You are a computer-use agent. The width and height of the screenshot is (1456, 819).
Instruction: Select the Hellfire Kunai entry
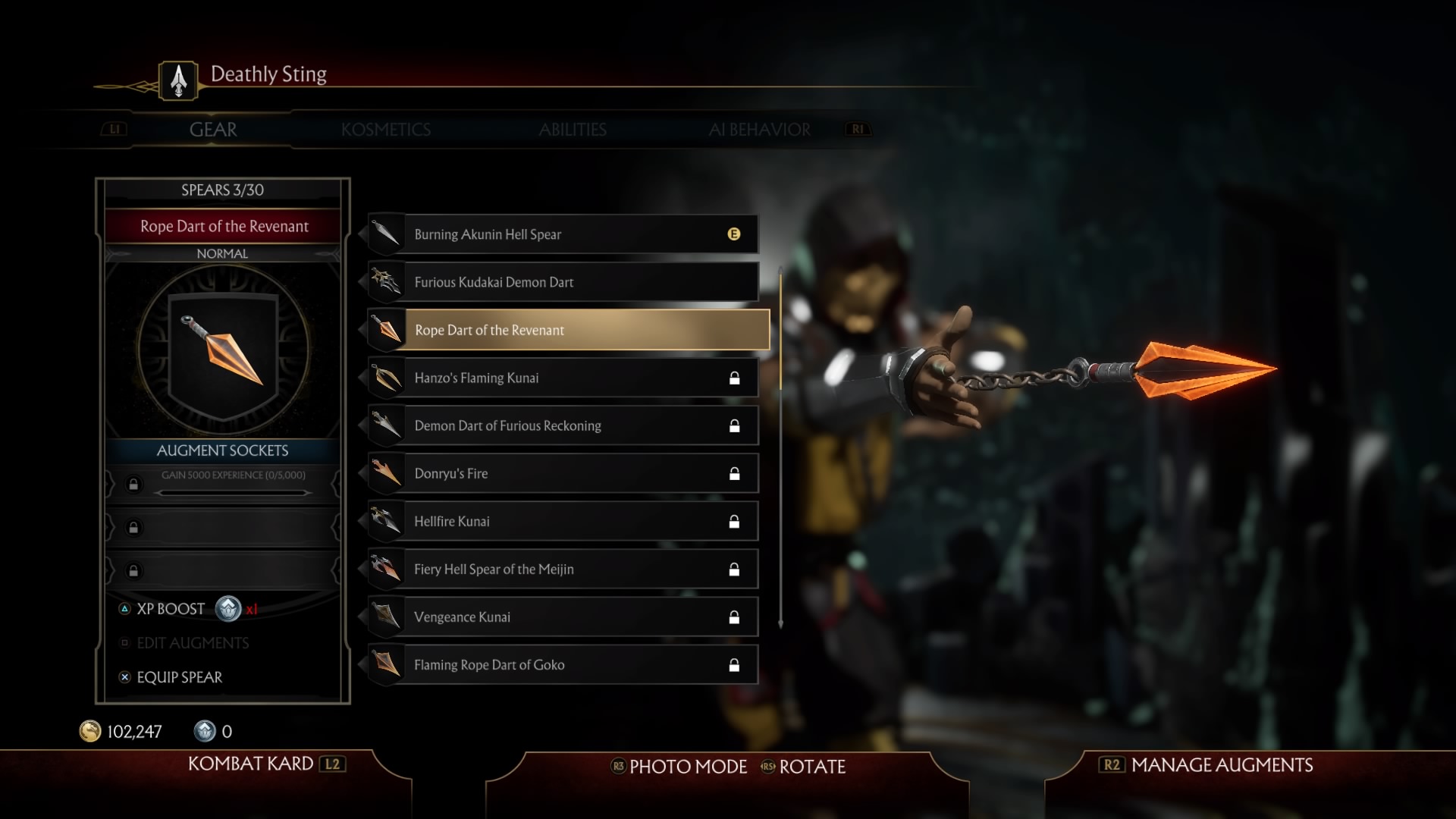tap(563, 521)
